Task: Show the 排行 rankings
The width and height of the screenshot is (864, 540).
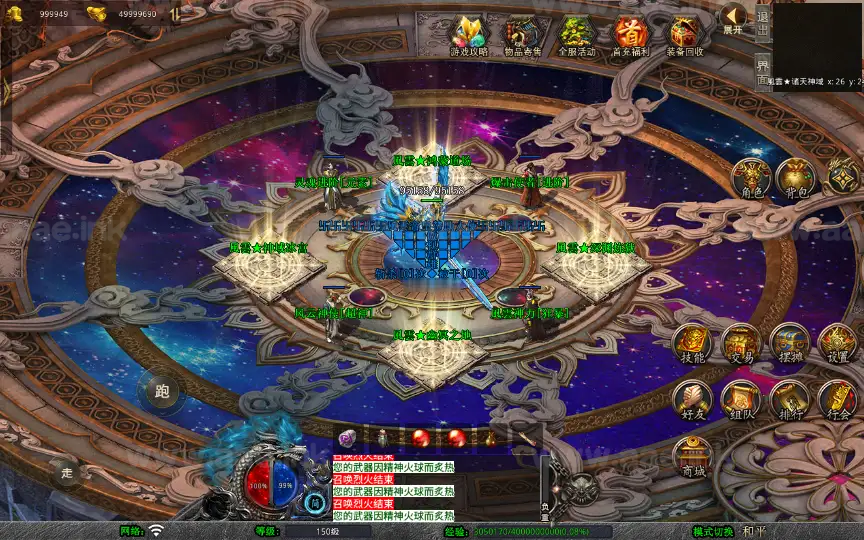Action: pyautogui.click(x=789, y=400)
